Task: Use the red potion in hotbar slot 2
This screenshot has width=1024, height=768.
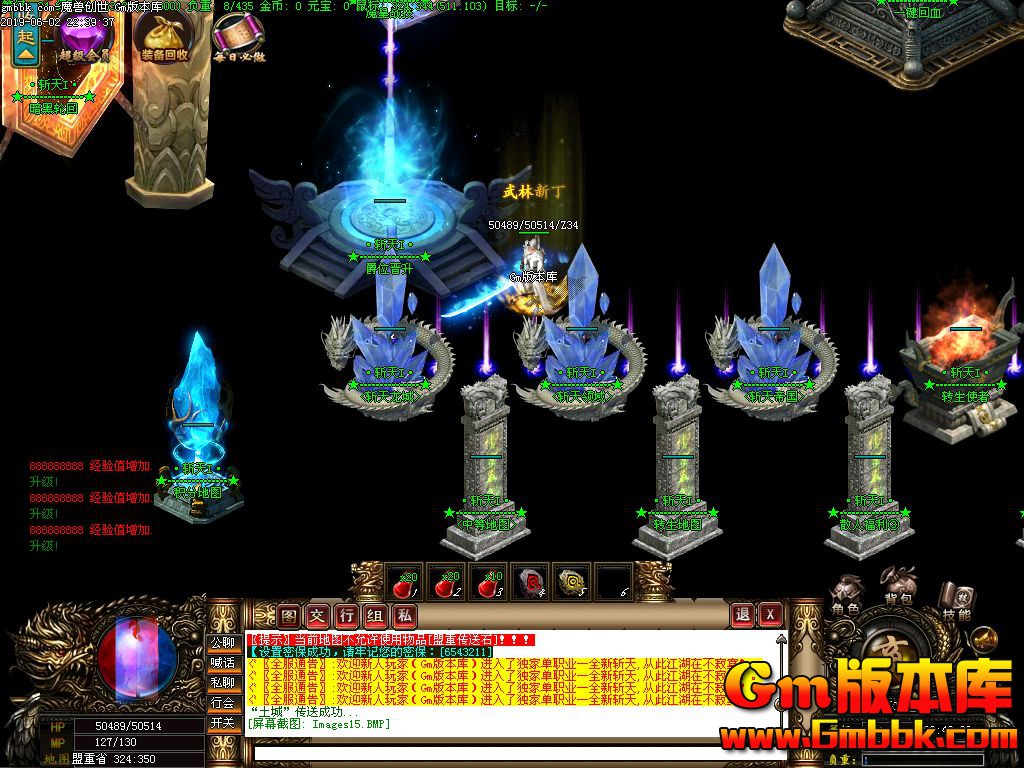Action: point(445,582)
